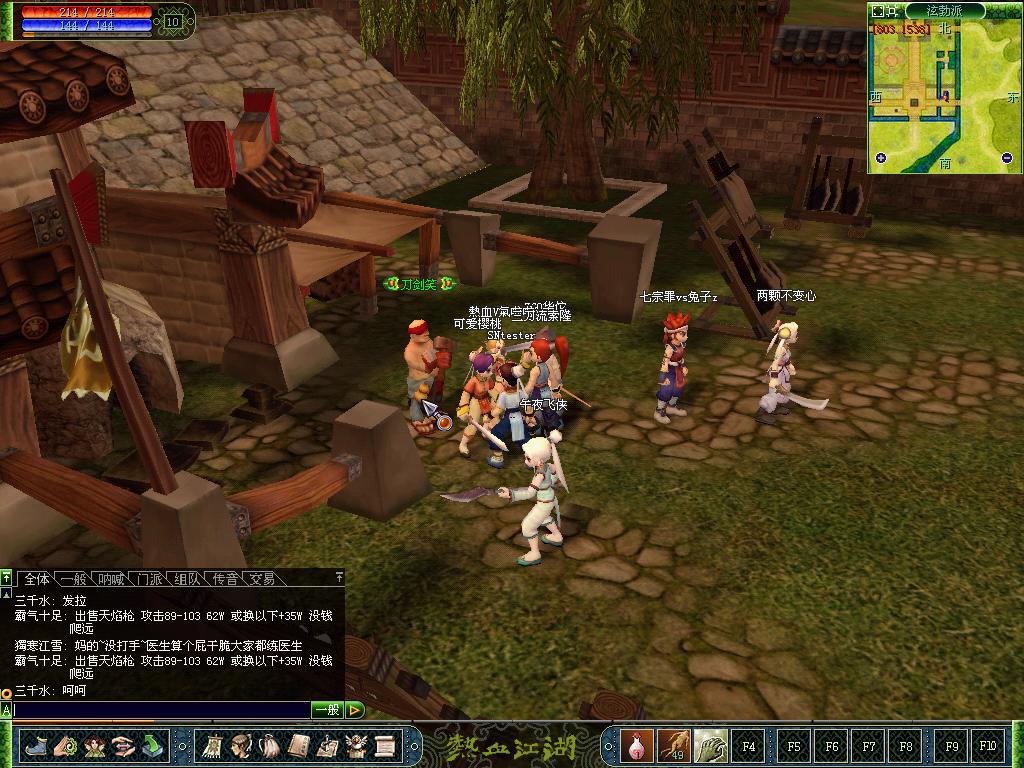Expand the minimap to full size
Viewport: 1024px width, 768px height.
pyautogui.click(x=879, y=11)
